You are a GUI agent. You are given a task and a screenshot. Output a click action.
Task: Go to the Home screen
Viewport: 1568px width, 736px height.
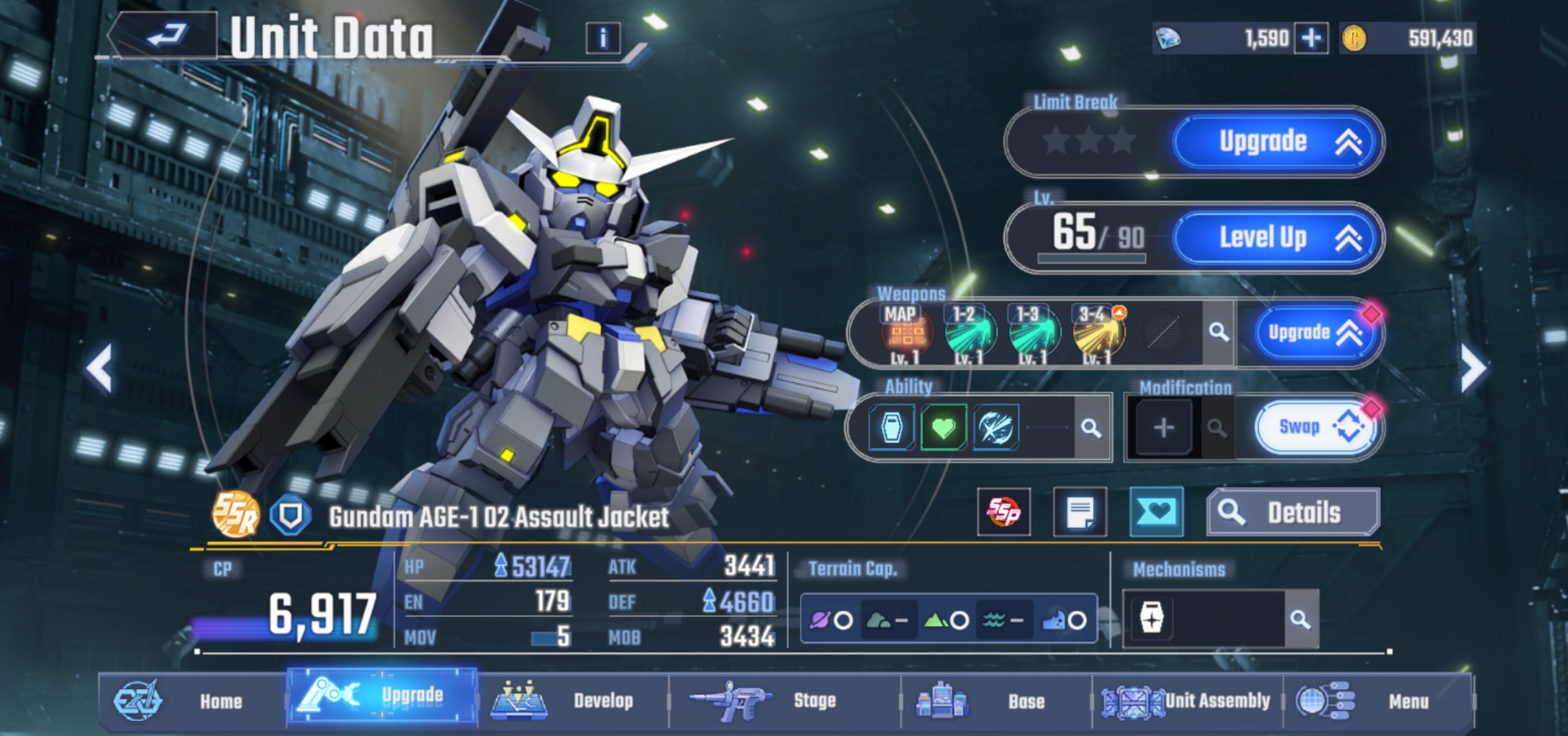(x=192, y=701)
